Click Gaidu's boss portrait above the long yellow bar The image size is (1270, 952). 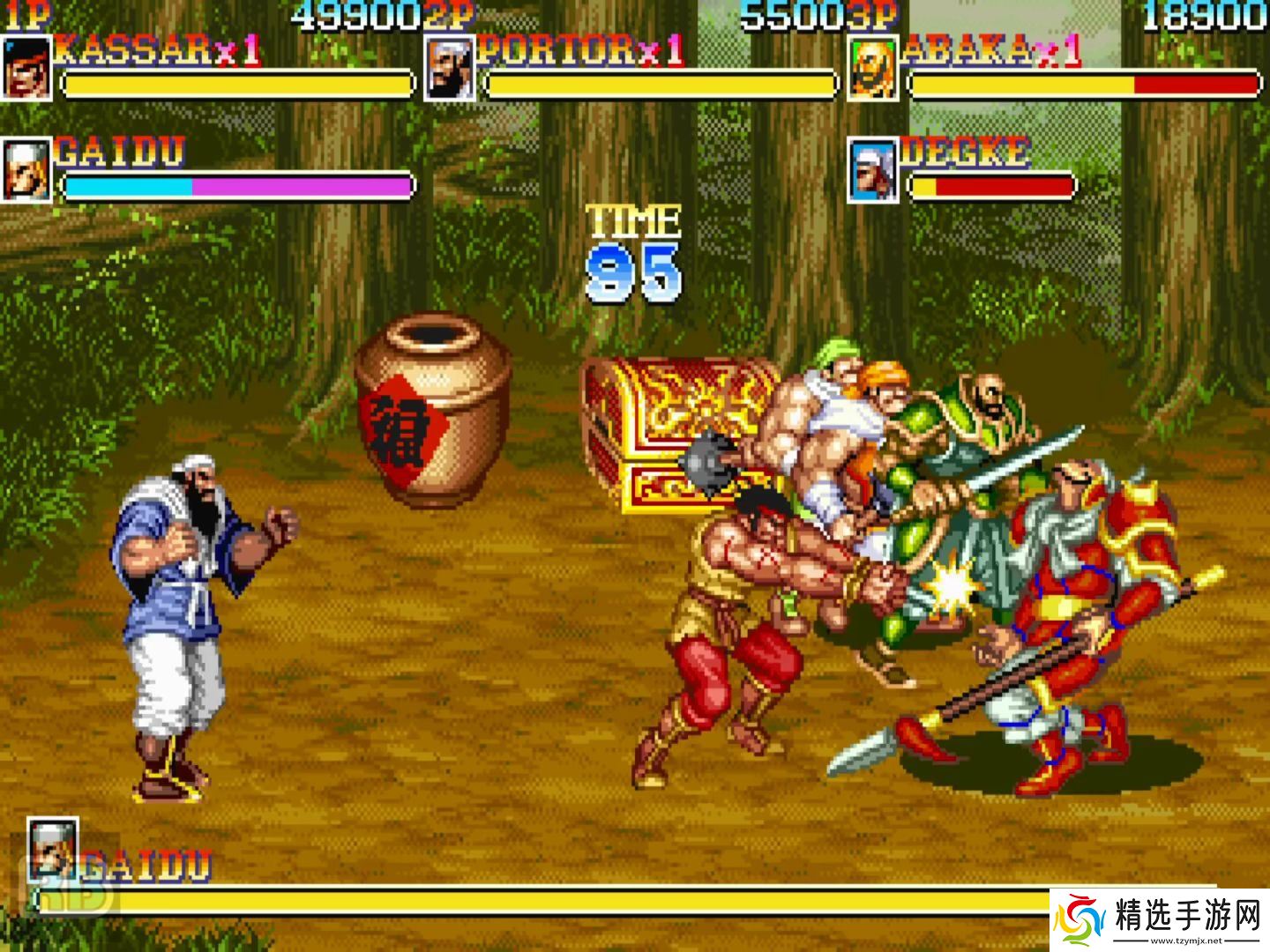[53, 847]
